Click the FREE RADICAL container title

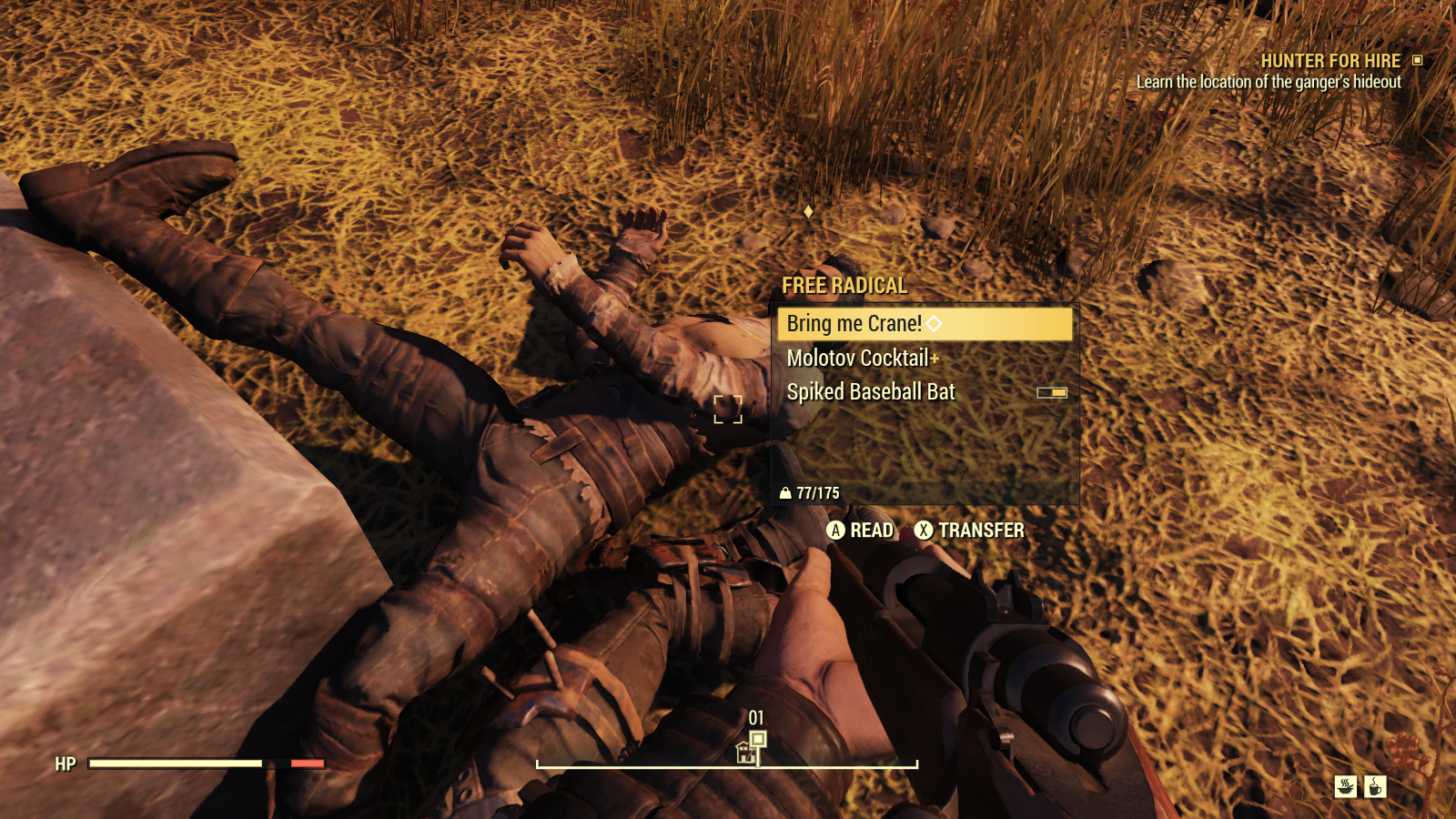(x=844, y=284)
